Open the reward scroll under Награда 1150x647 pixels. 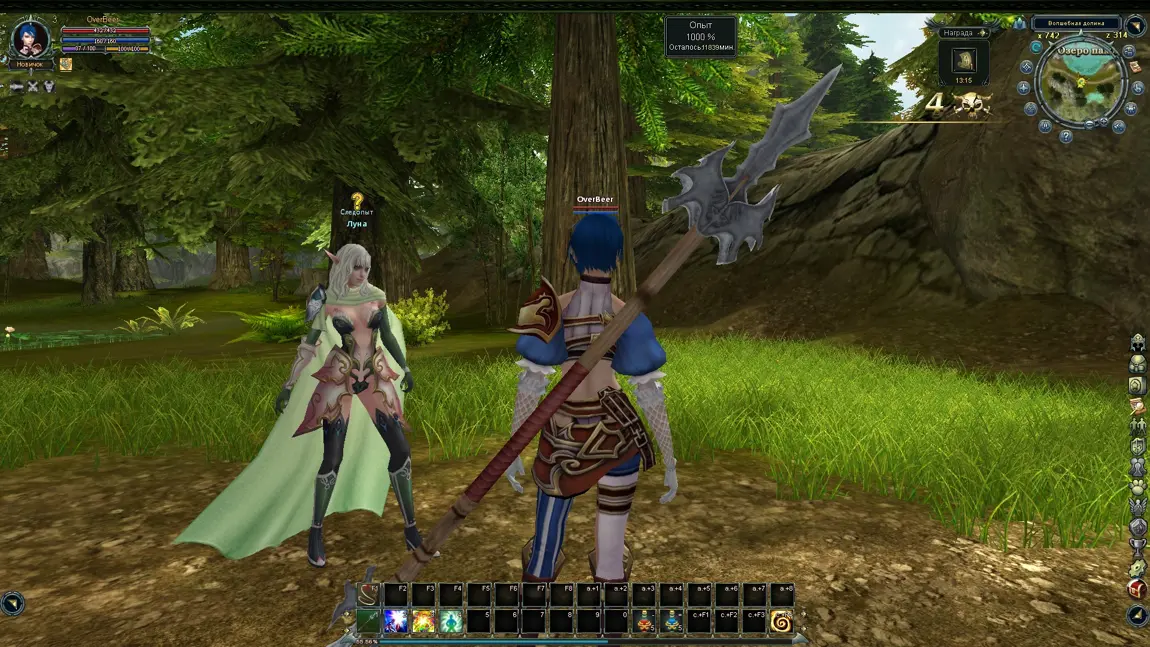tap(964, 60)
